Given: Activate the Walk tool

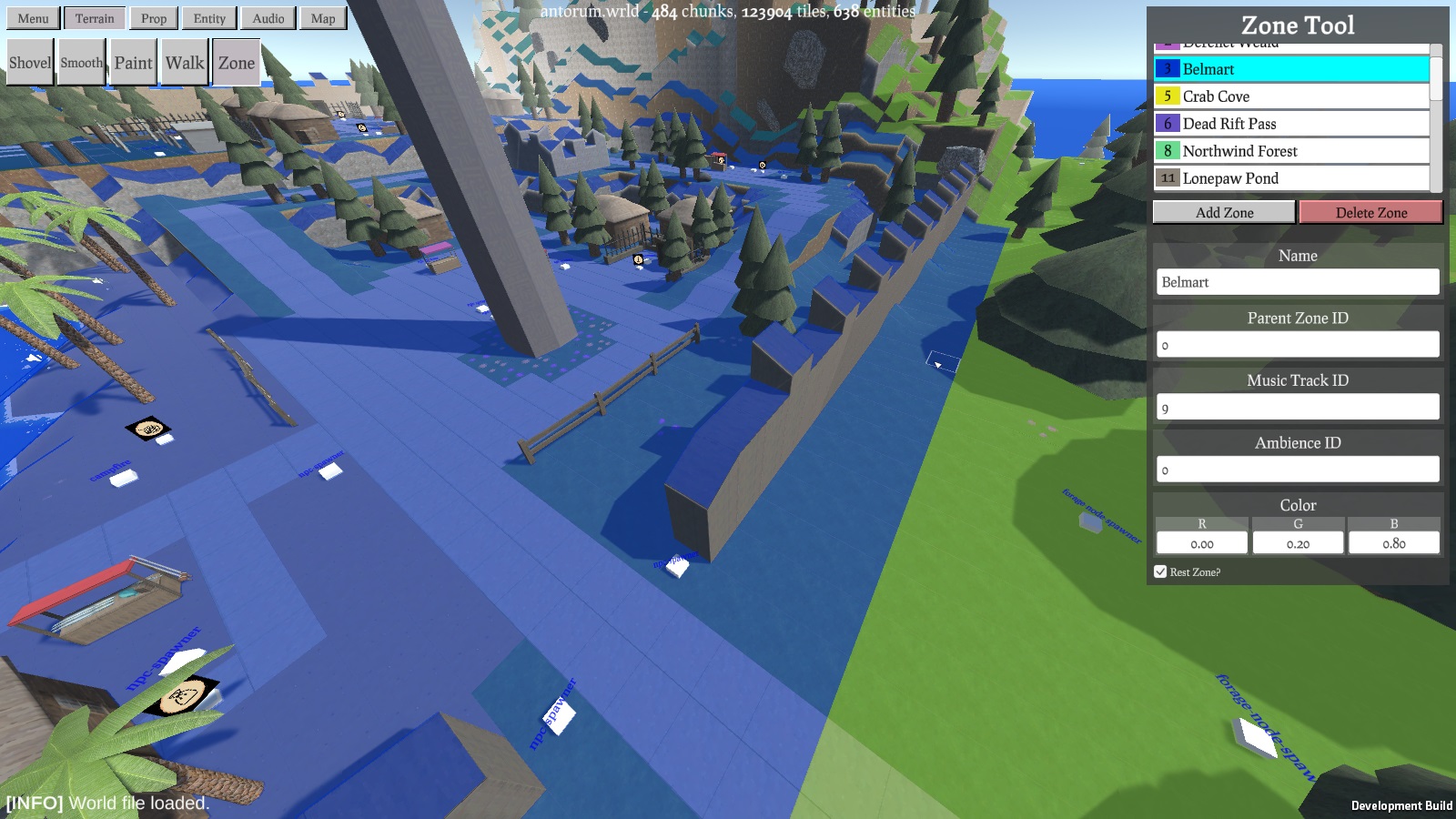Looking at the screenshot, I should [x=185, y=63].
